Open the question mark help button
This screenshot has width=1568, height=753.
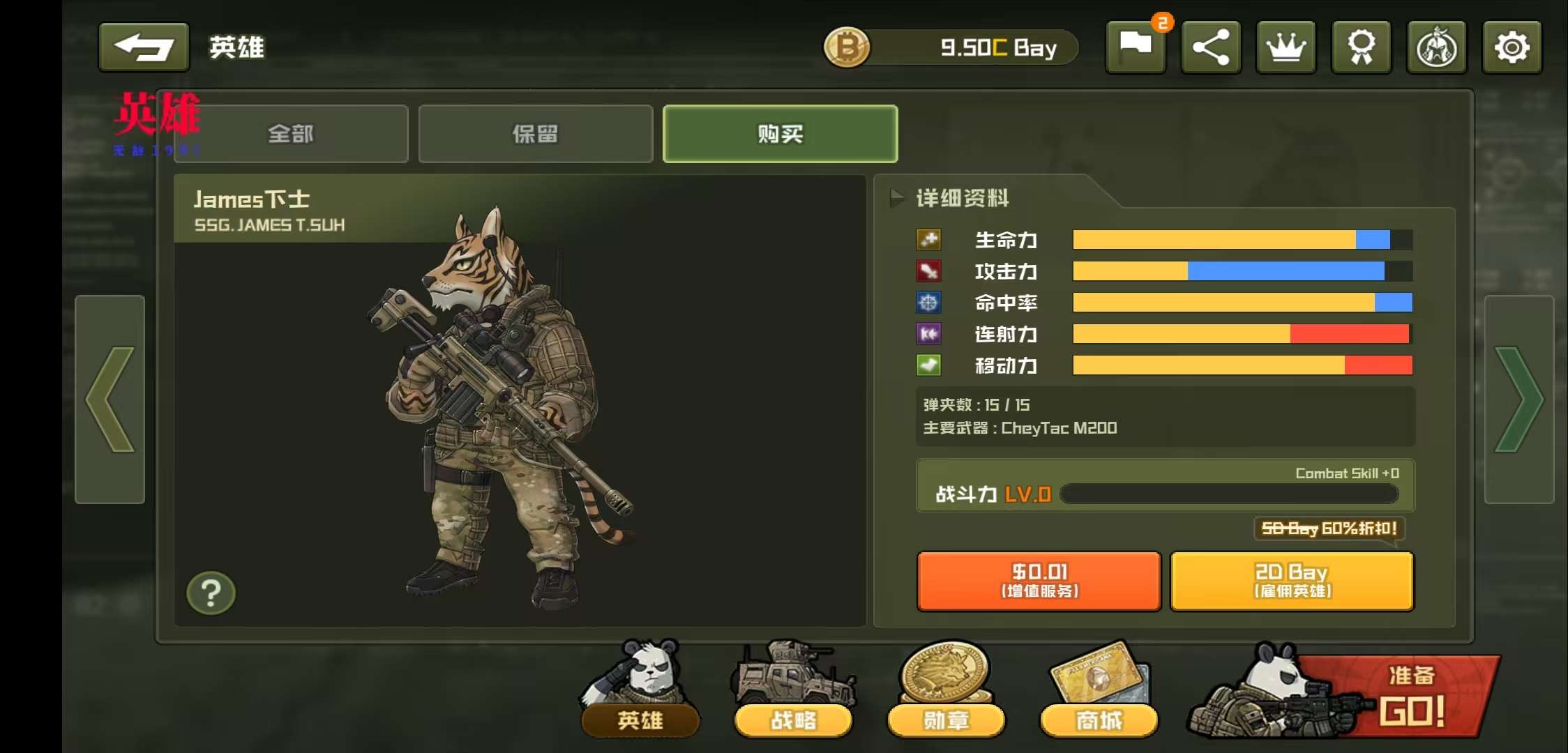click(x=211, y=593)
